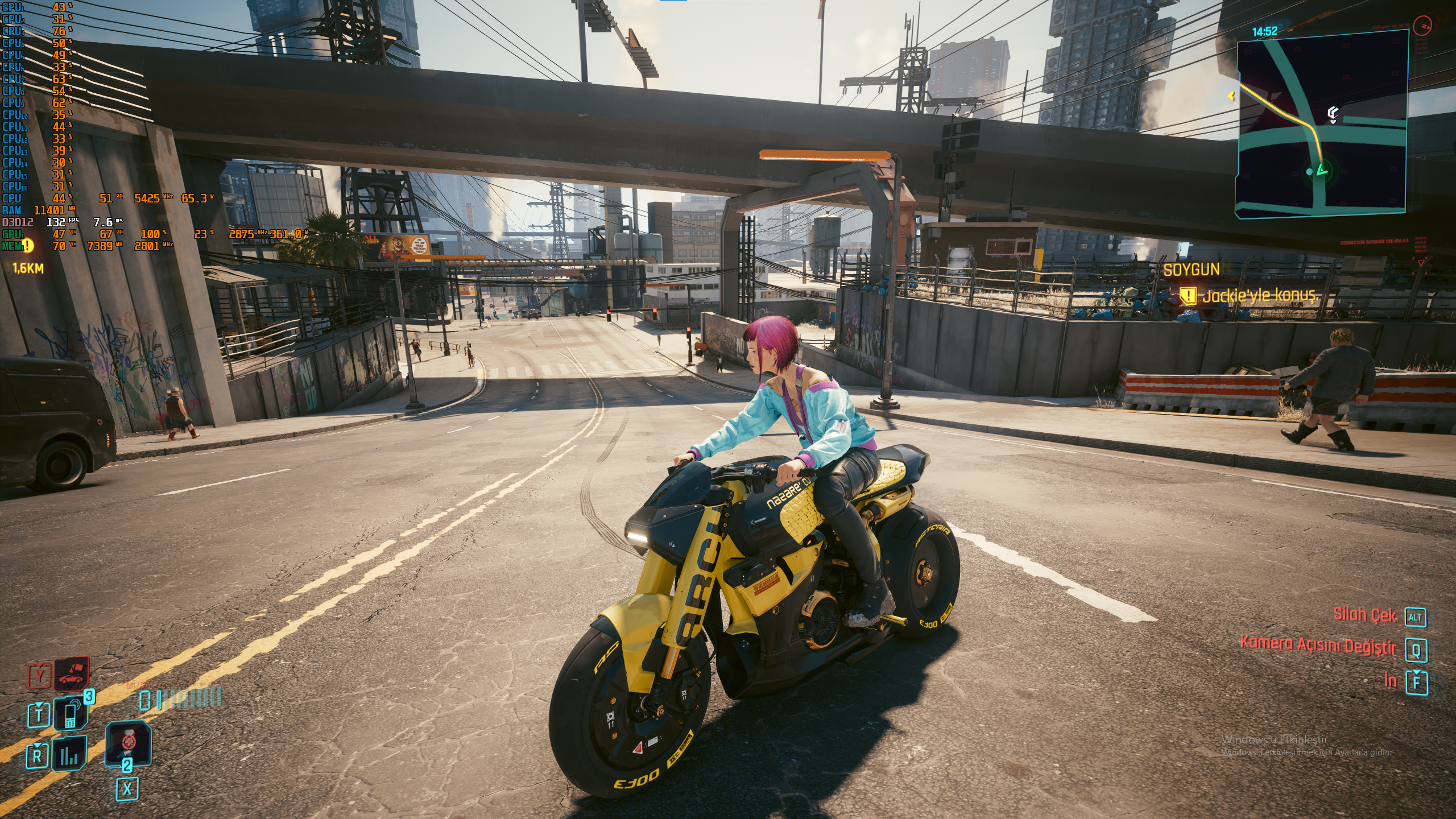
Task: Click the red call-vehicle car icon
Action: pyautogui.click(x=72, y=675)
